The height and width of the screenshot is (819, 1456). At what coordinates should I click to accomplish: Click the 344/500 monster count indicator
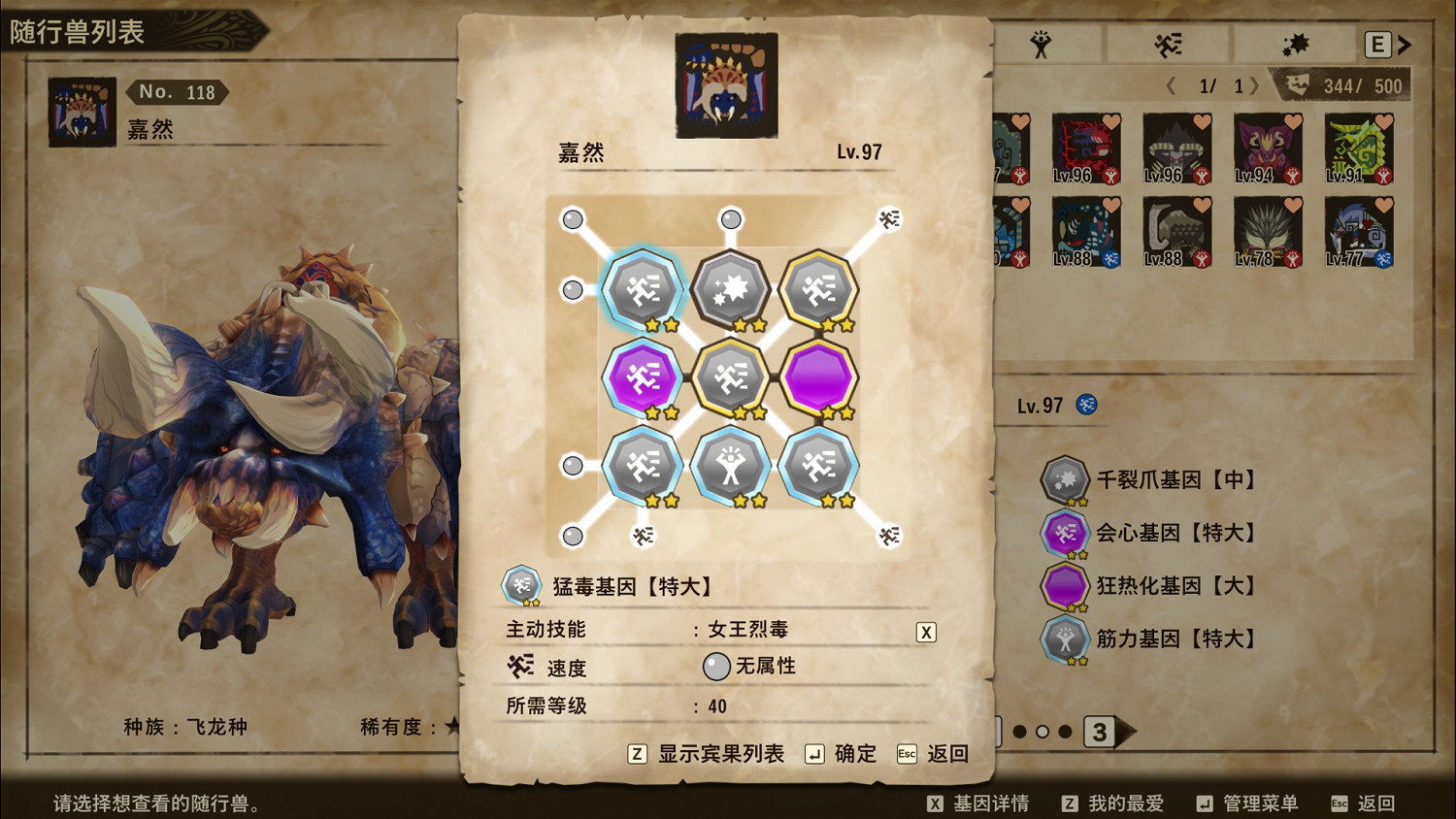[x=1352, y=85]
